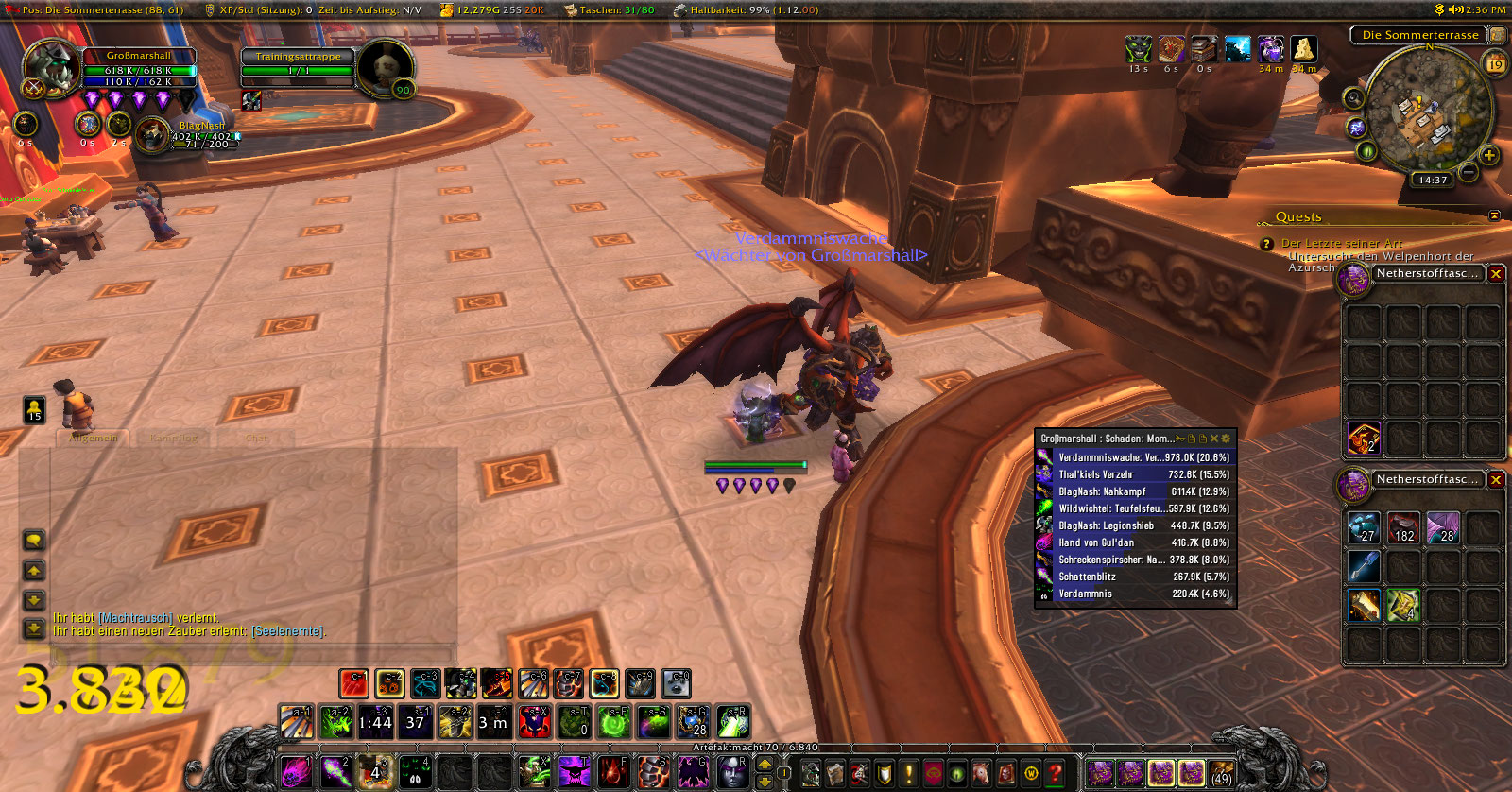Toggle the minimap tracking magnifier button

click(x=1354, y=97)
